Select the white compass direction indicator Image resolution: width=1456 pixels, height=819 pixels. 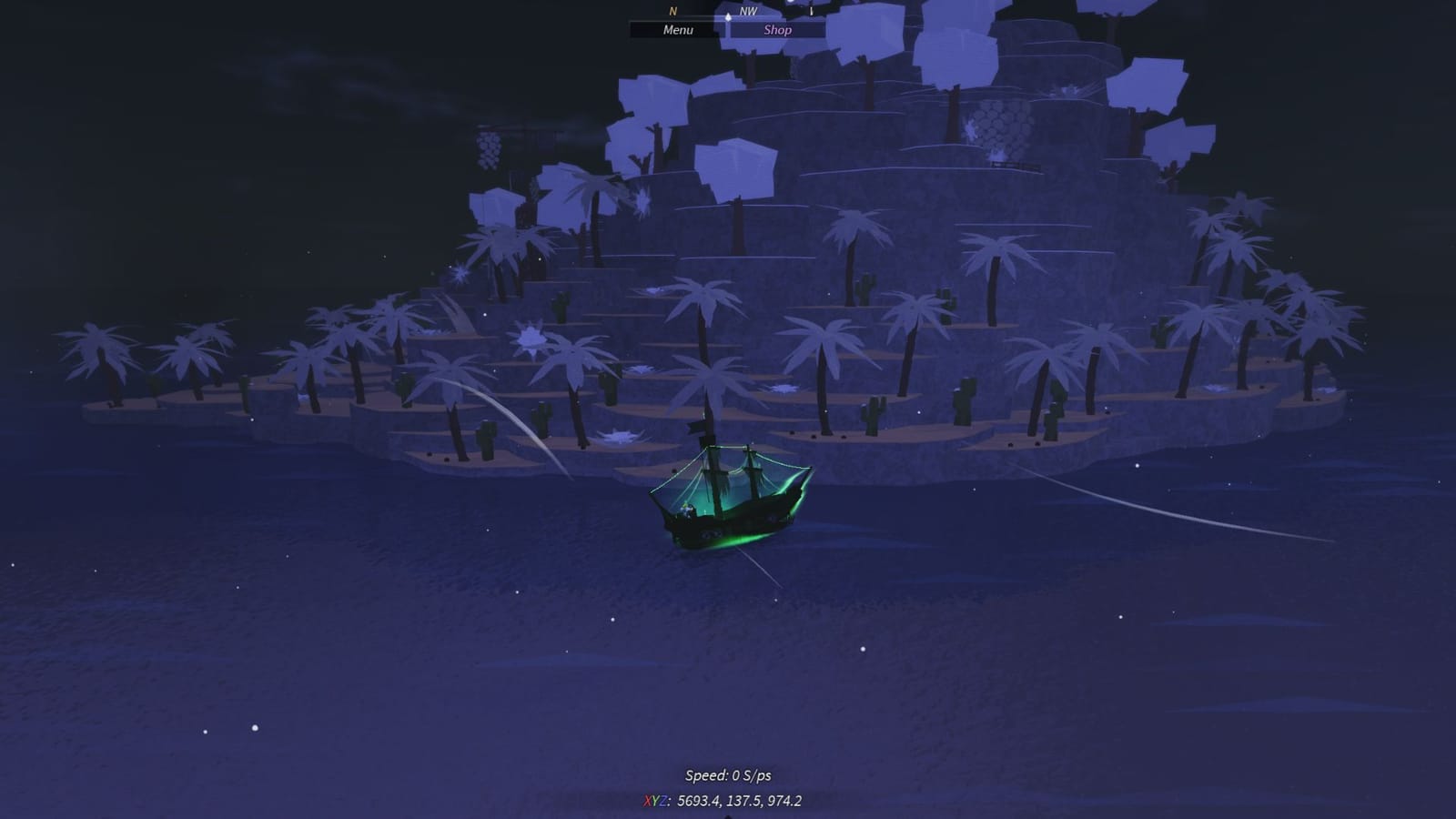[x=728, y=16]
